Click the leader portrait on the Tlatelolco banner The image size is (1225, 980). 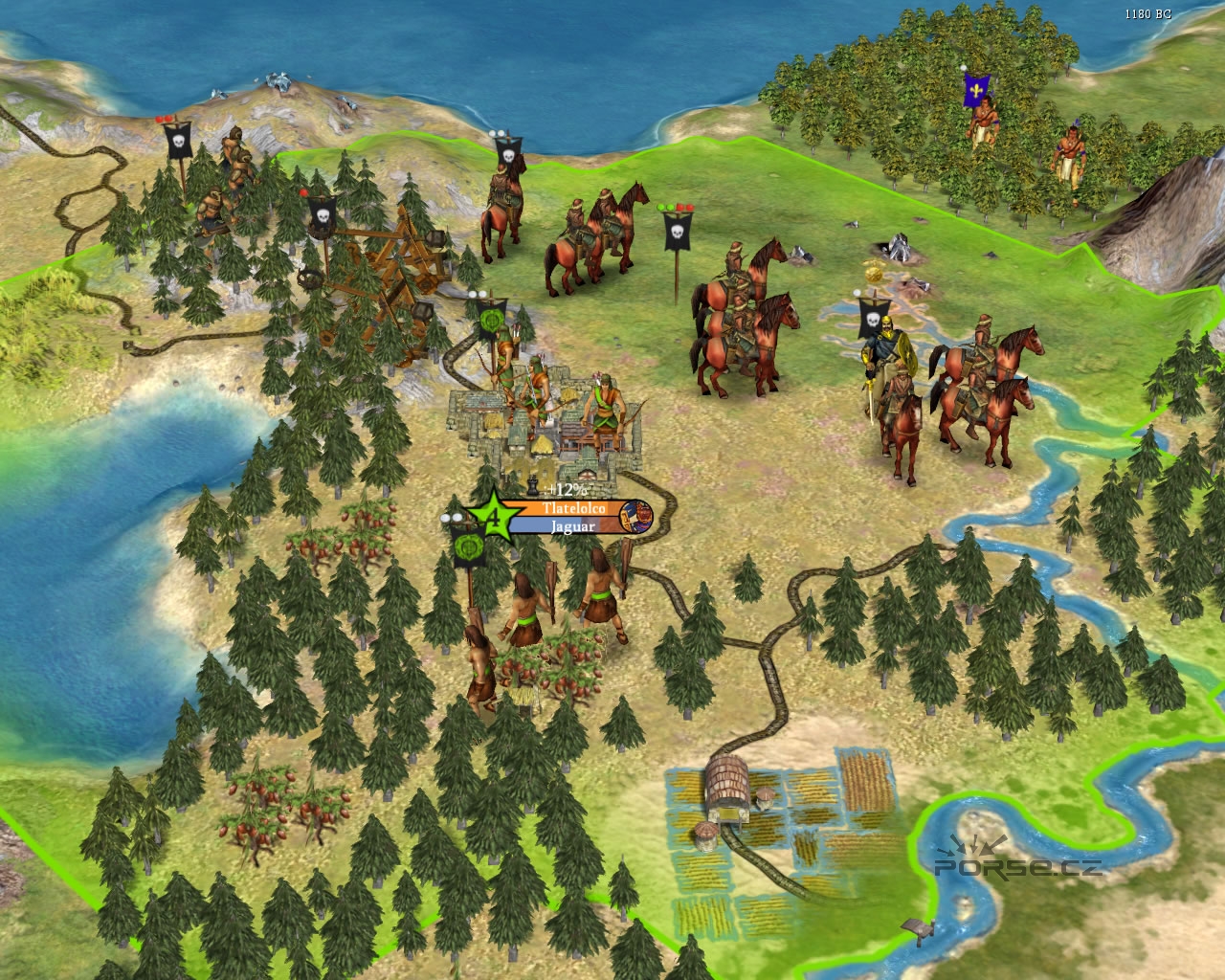coord(636,518)
